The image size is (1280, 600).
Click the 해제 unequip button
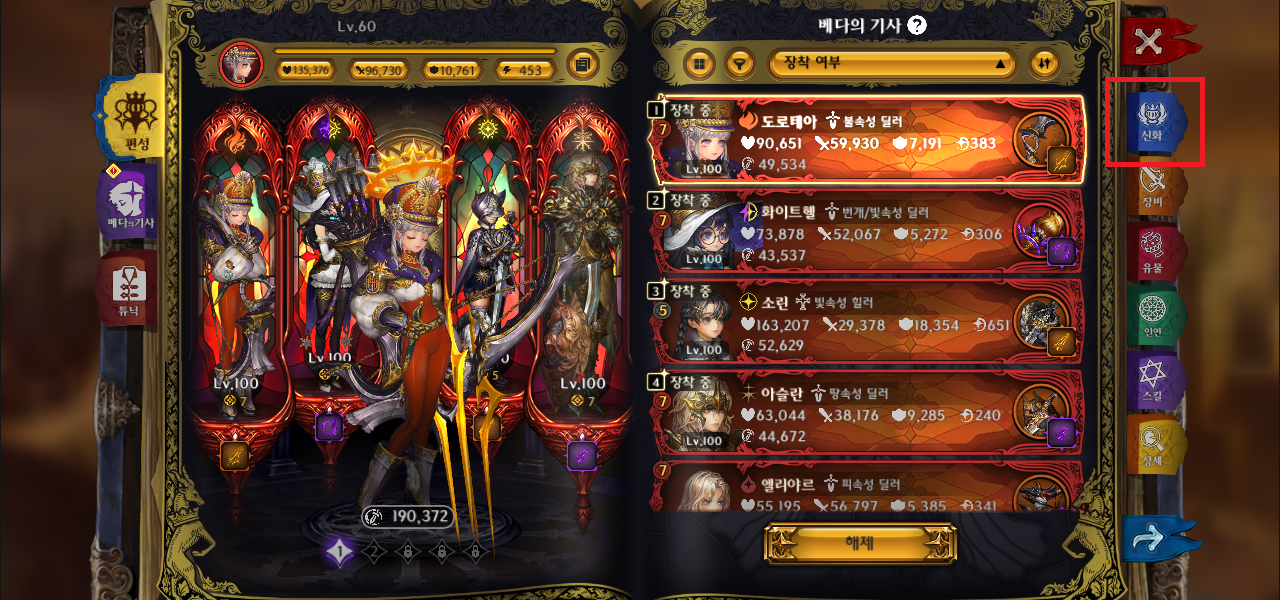pos(860,544)
